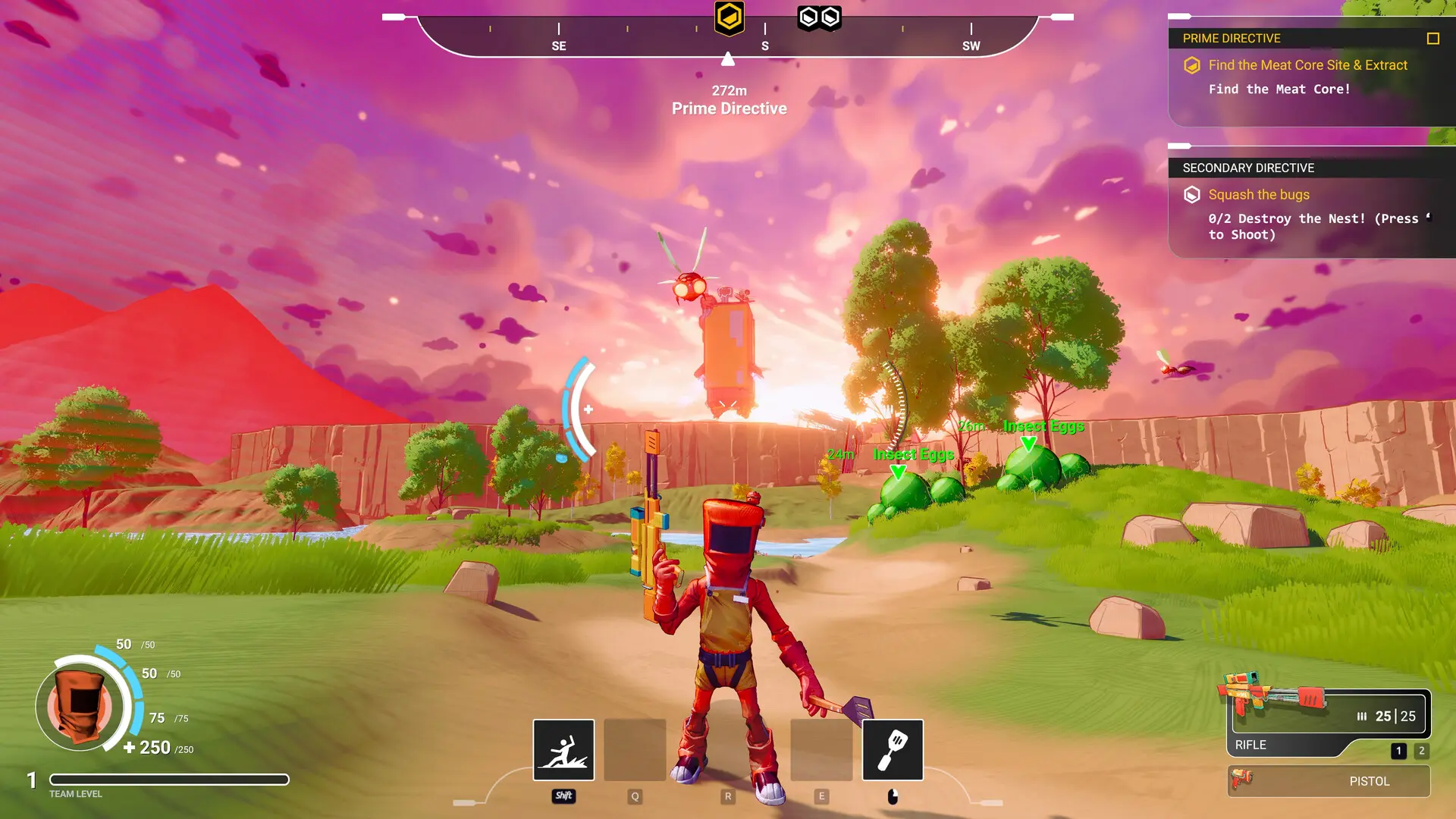Click the spatula melee icon on the hotbar
1456x819 pixels.
(x=892, y=749)
